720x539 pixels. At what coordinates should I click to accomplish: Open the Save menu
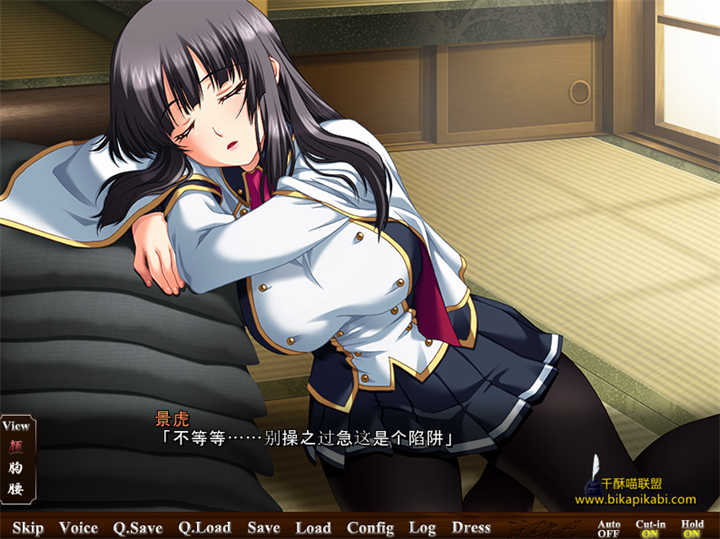pos(264,527)
